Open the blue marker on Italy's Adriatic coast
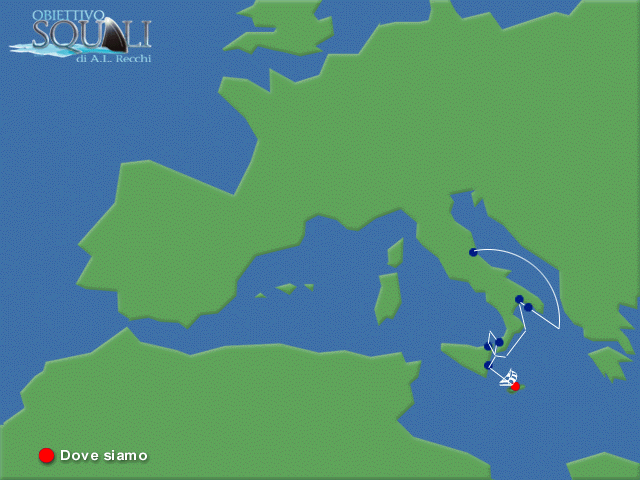The height and width of the screenshot is (480, 640). pos(473,252)
